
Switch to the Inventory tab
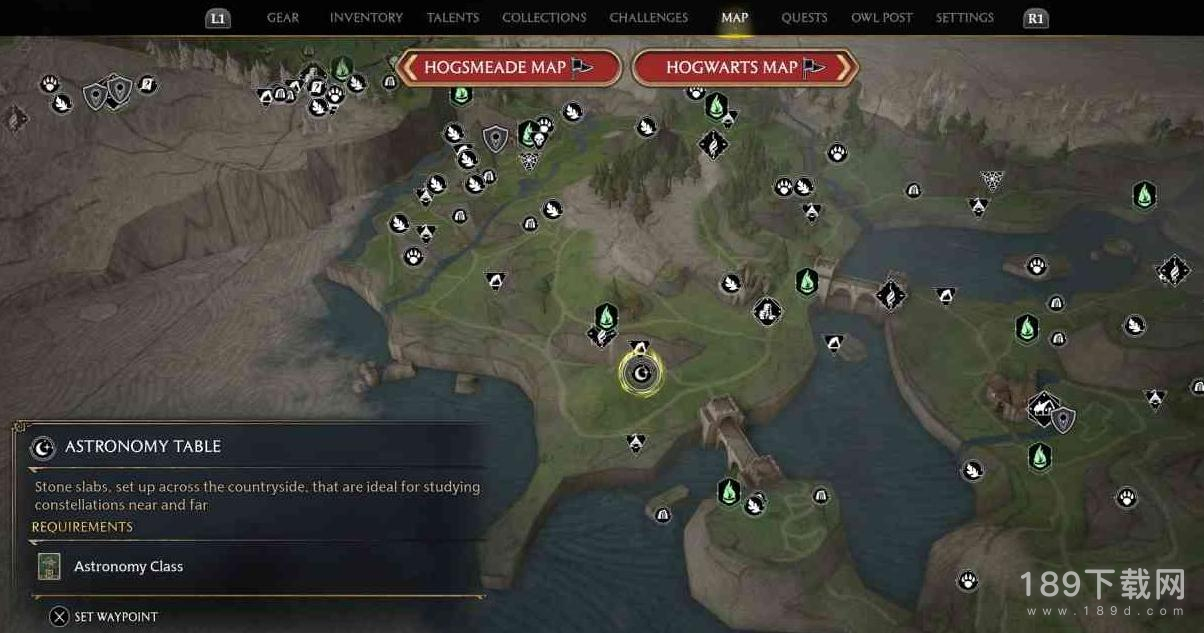[x=366, y=18]
